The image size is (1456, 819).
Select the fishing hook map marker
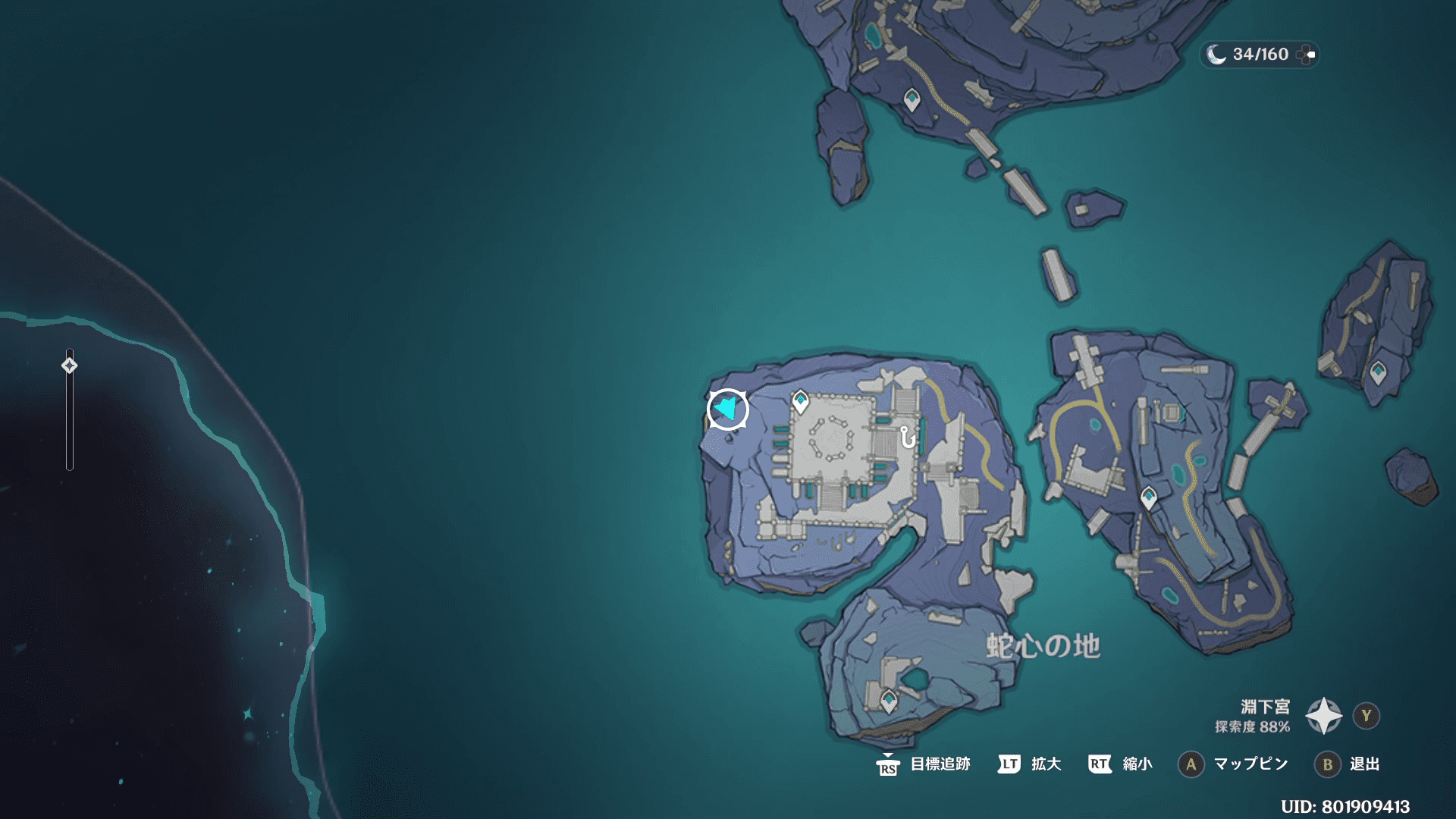907,438
